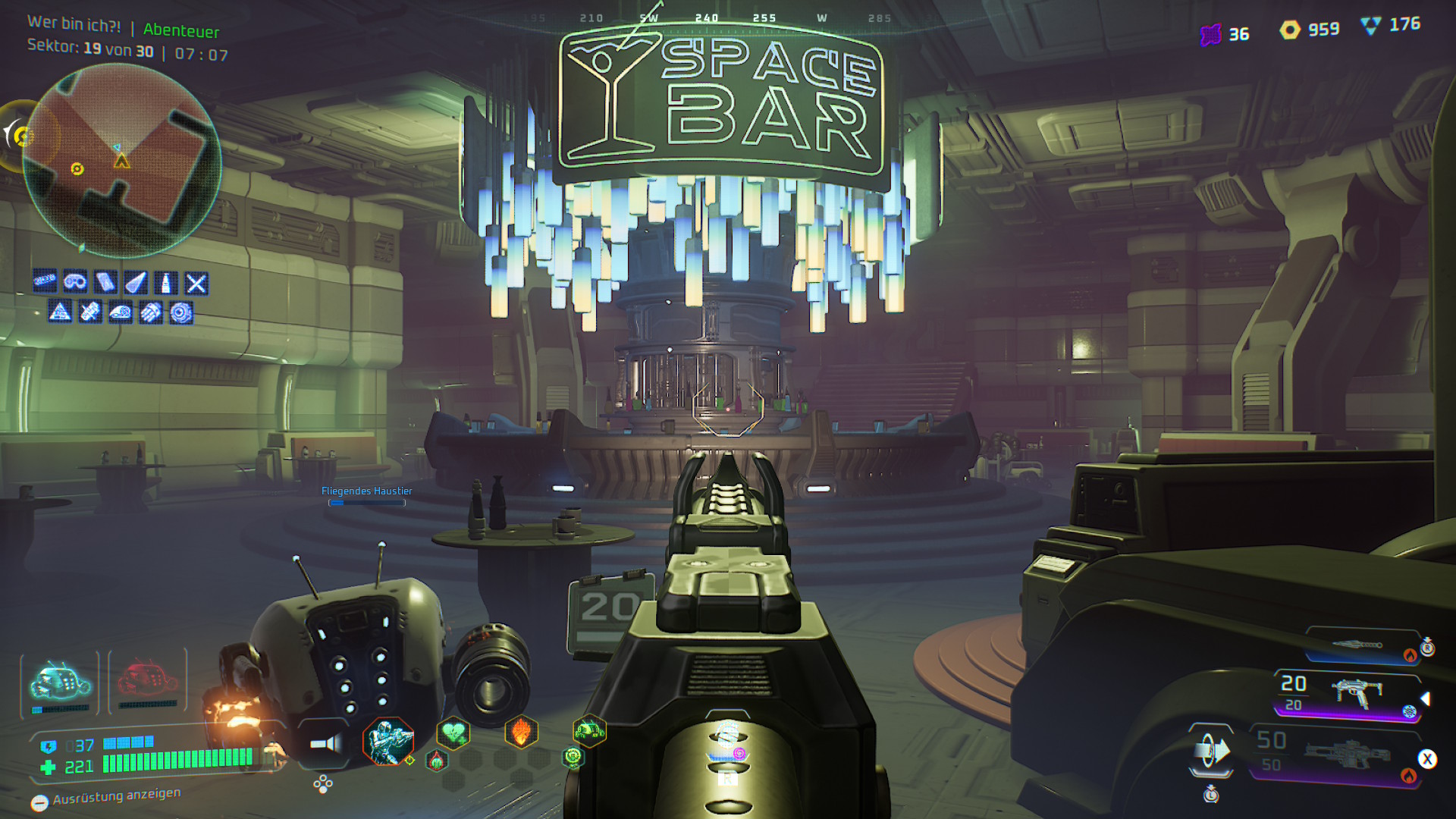Select the flaming orange perk icon

point(521,732)
